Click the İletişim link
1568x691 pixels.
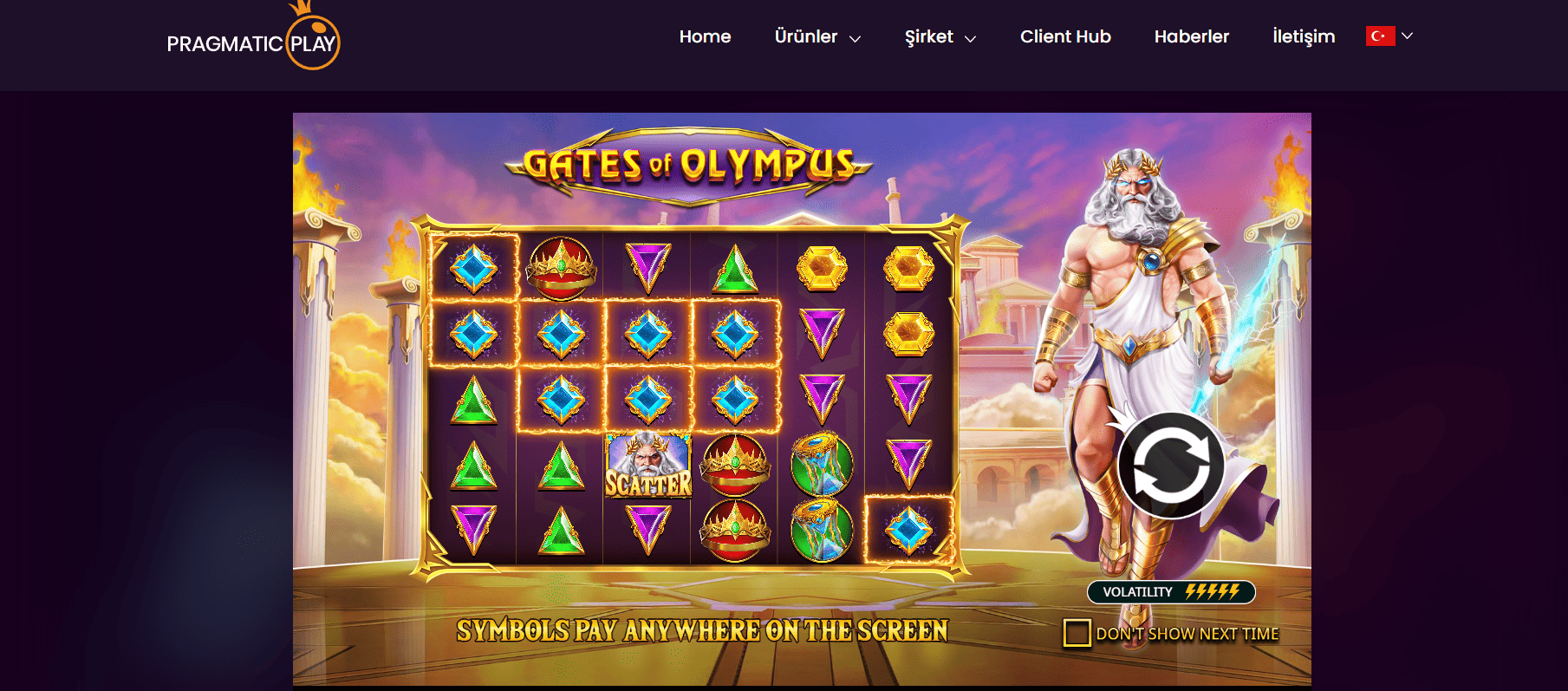(1303, 36)
